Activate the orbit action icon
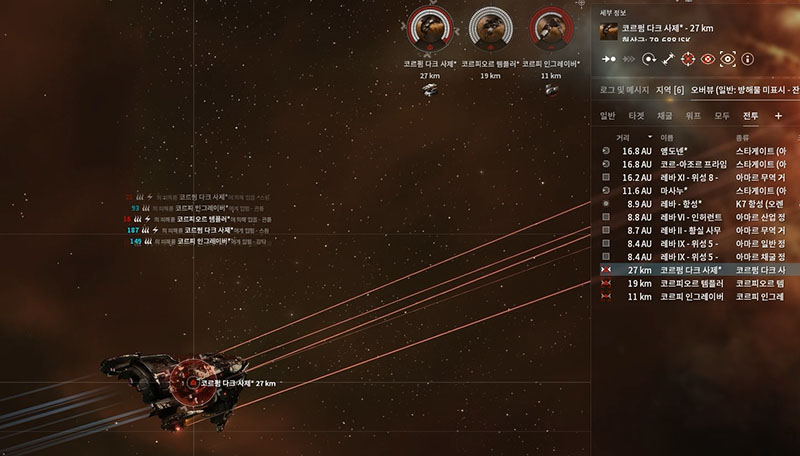The image size is (800, 456). pyautogui.click(x=651, y=59)
